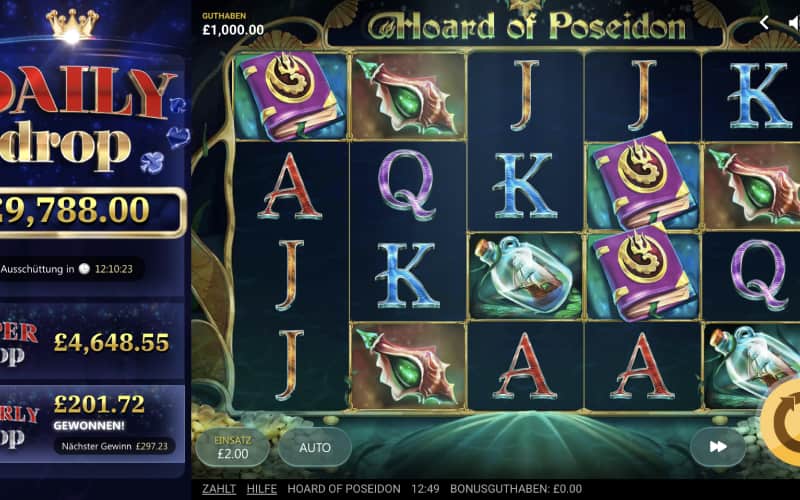Viewport: 800px width, 500px height.
Task: Open the HILFE help link
Action: point(262,489)
